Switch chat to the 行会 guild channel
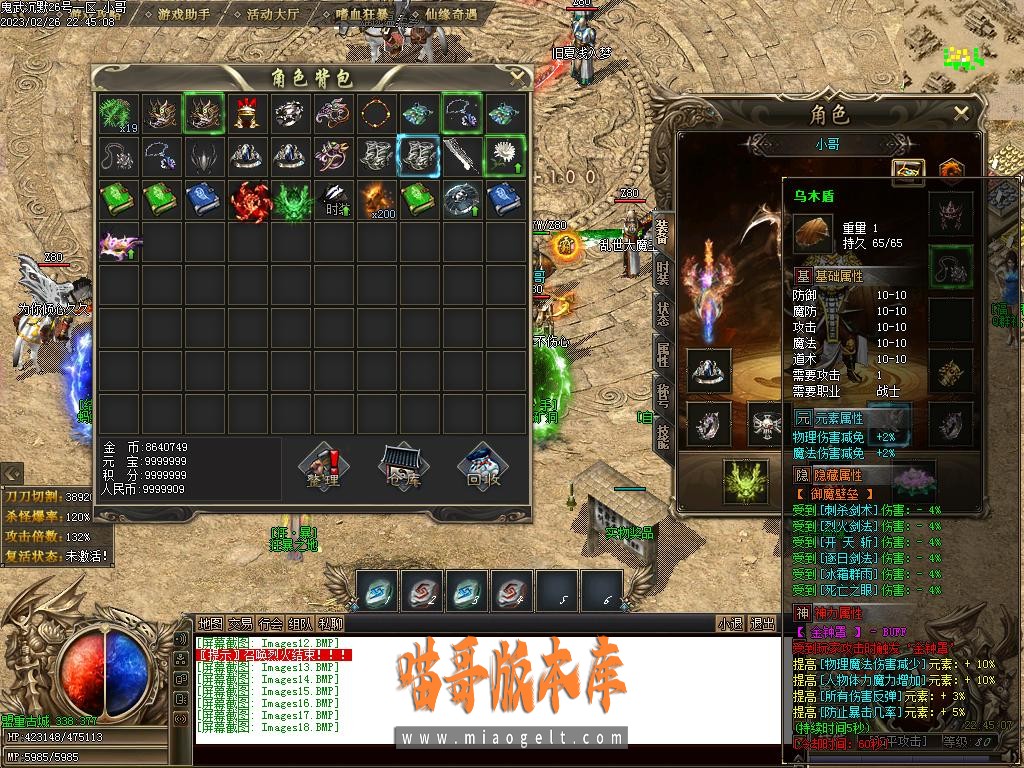 pyautogui.click(x=270, y=624)
